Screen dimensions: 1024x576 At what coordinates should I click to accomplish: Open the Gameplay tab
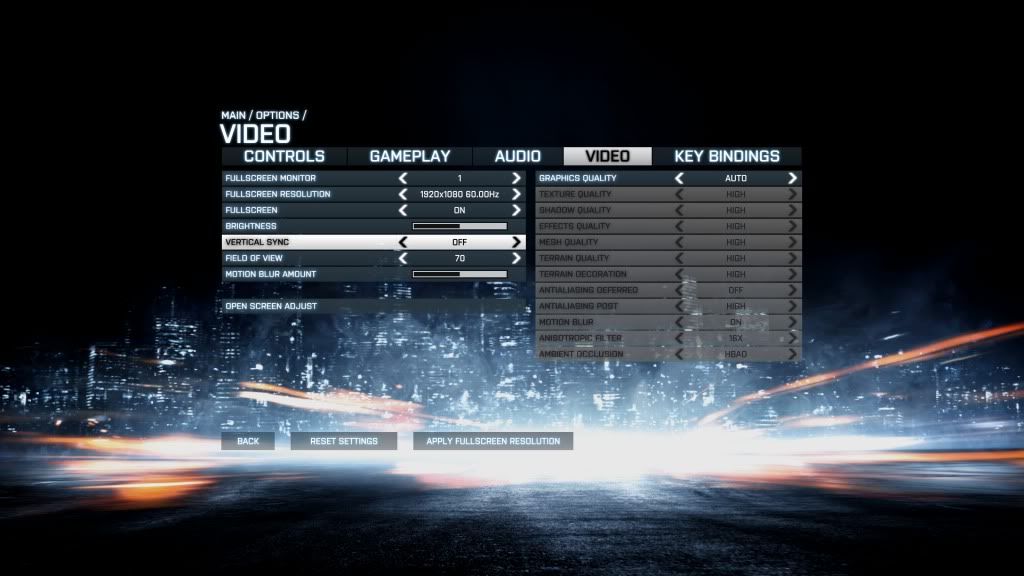pyautogui.click(x=410, y=156)
